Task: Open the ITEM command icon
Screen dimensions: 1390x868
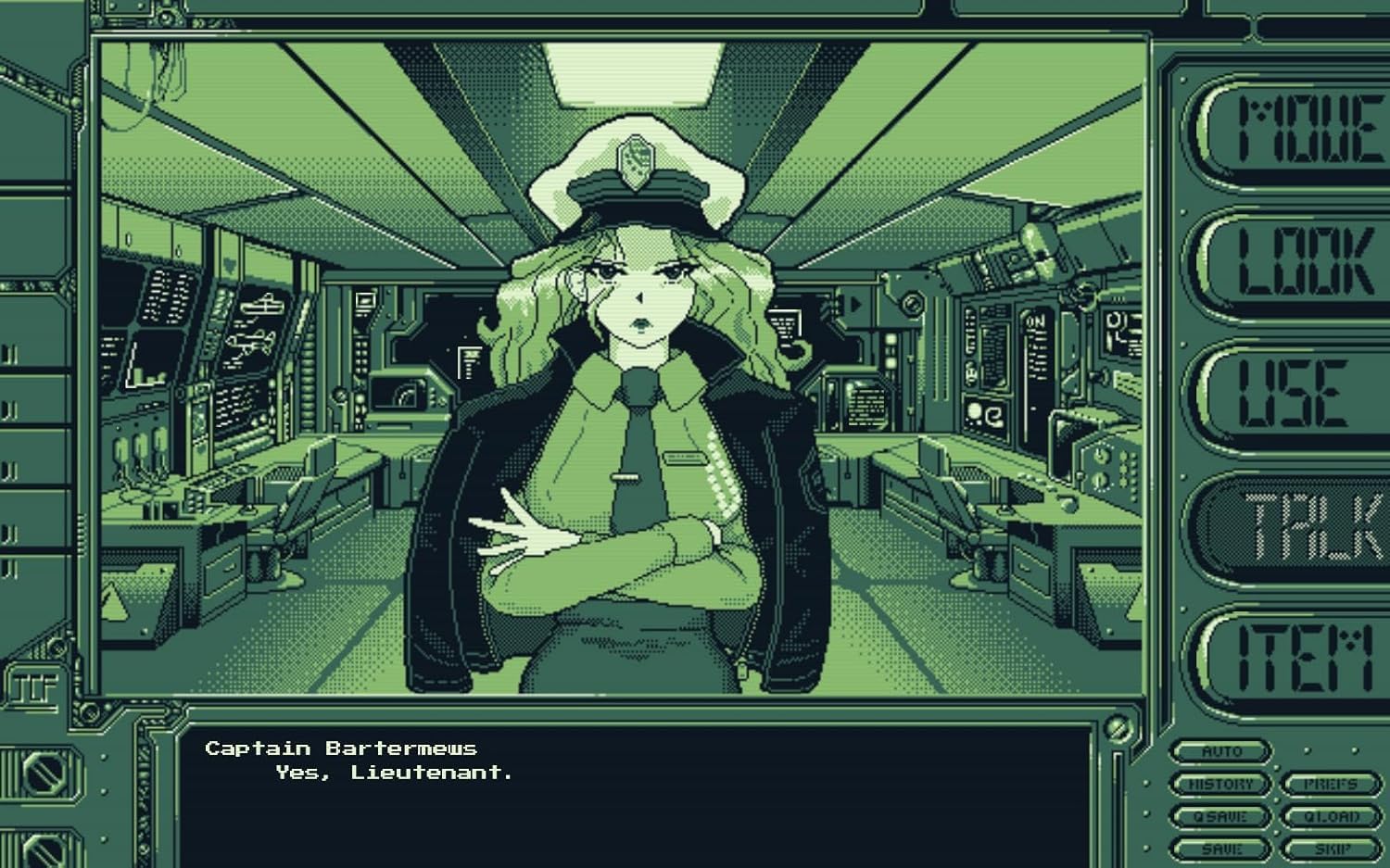Action: pyautogui.click(x=1297, y=656)
